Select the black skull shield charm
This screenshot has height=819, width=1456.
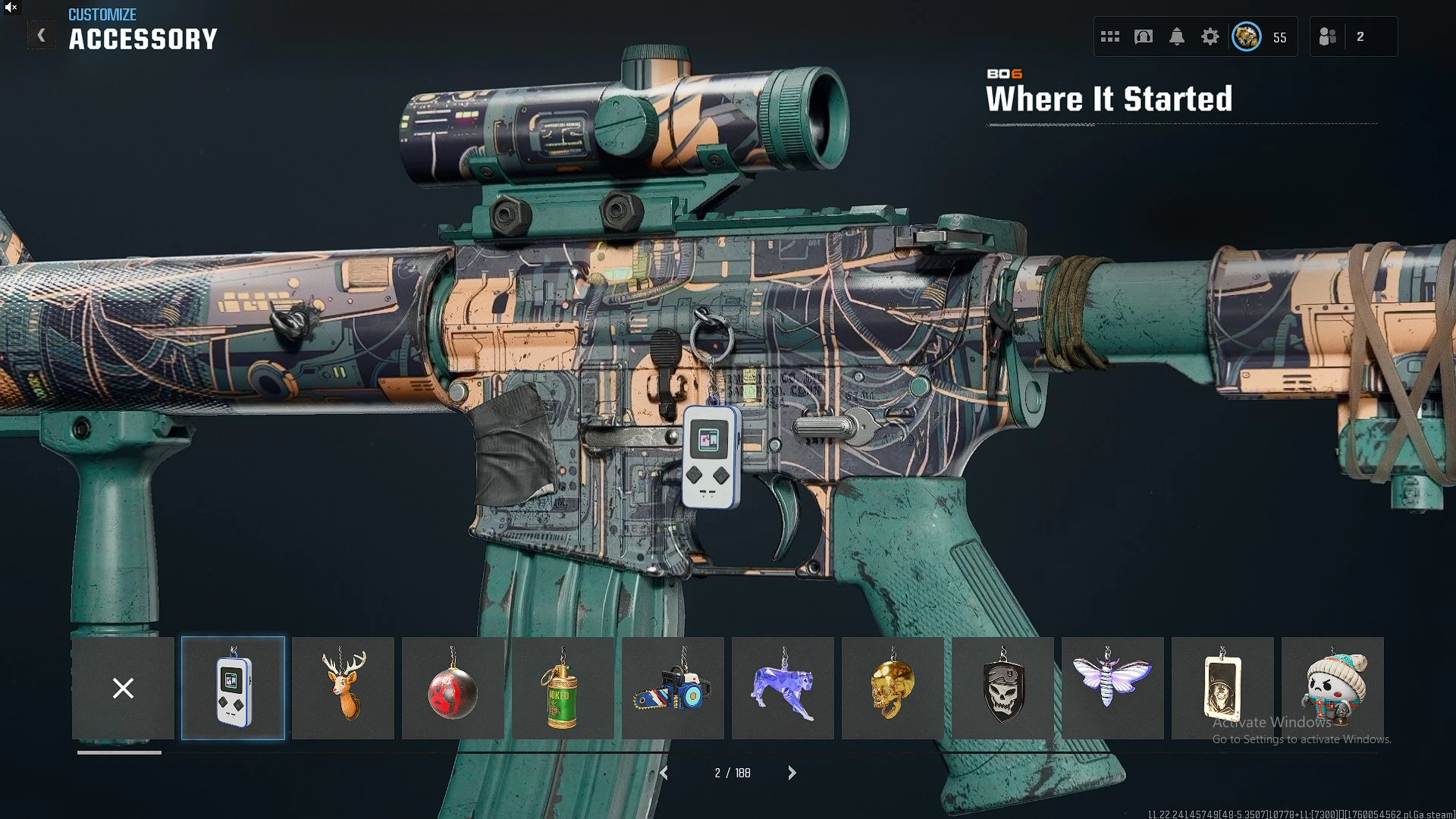tap(1003, 688)
